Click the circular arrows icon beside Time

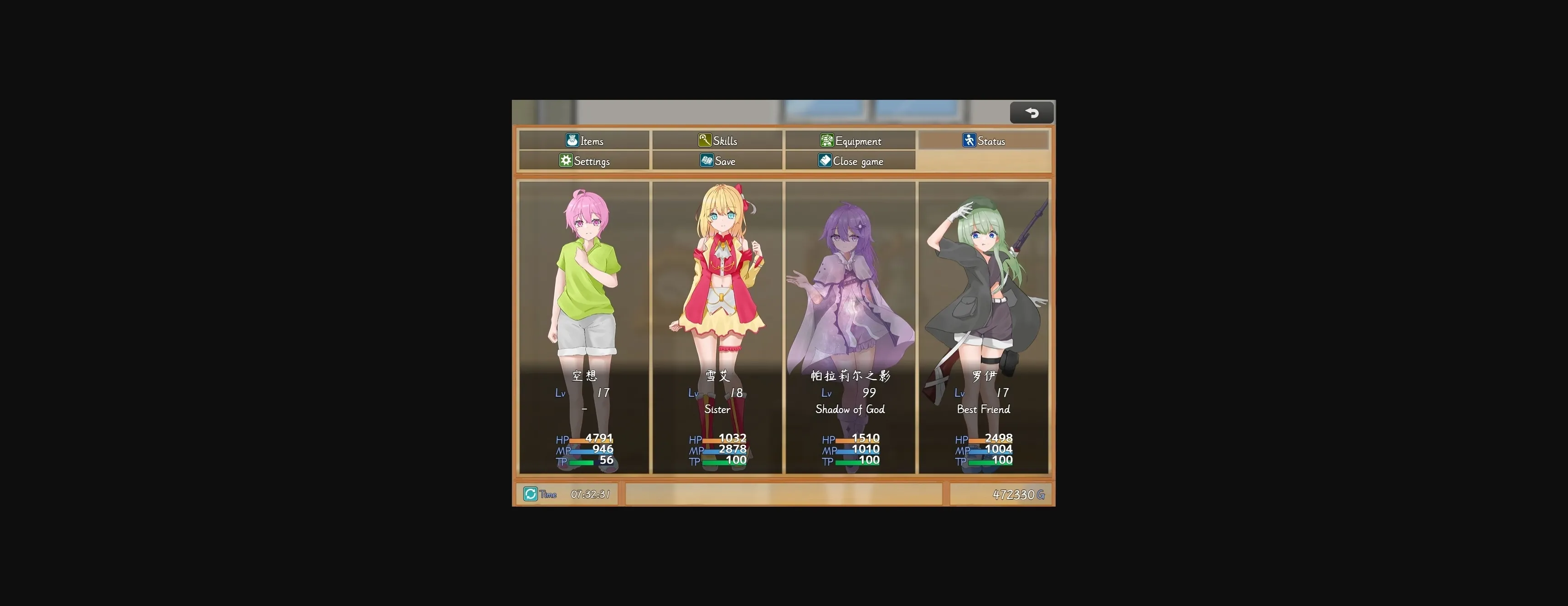[530, 494]
